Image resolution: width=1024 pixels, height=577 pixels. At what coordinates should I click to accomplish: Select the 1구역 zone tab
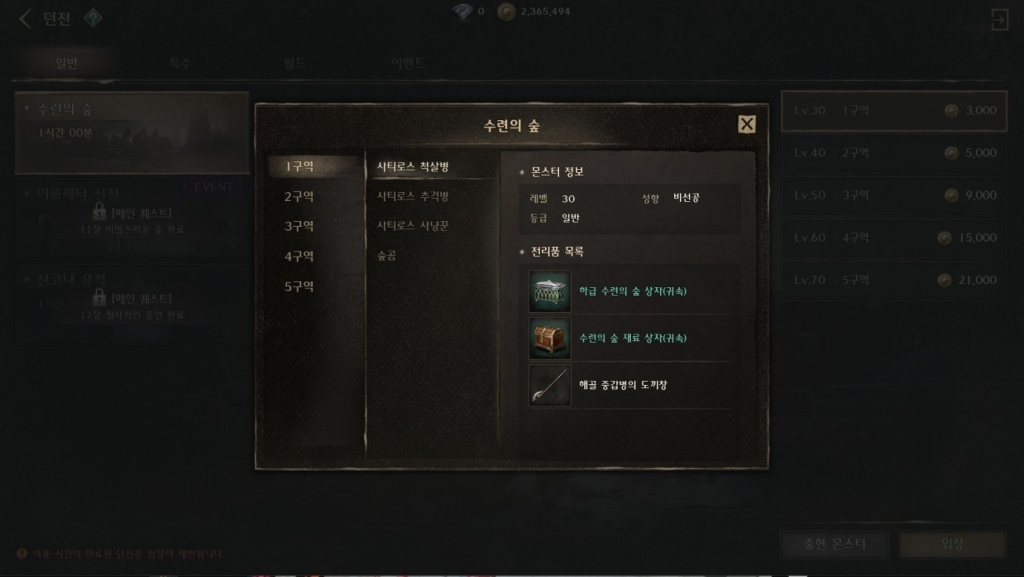pyautogui.click(x=299, y=166)
